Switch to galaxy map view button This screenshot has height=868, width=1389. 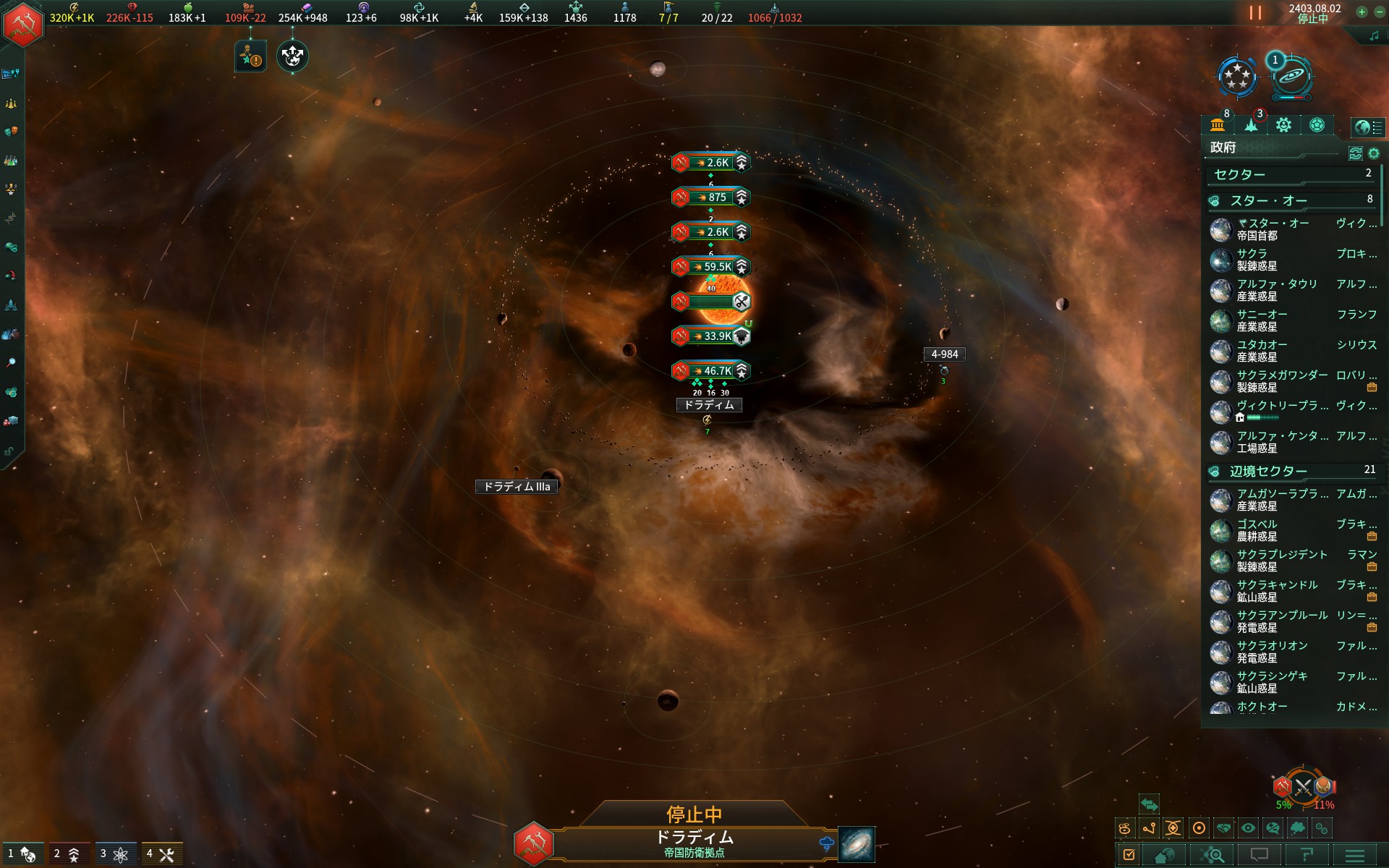[x=857, y=844]
